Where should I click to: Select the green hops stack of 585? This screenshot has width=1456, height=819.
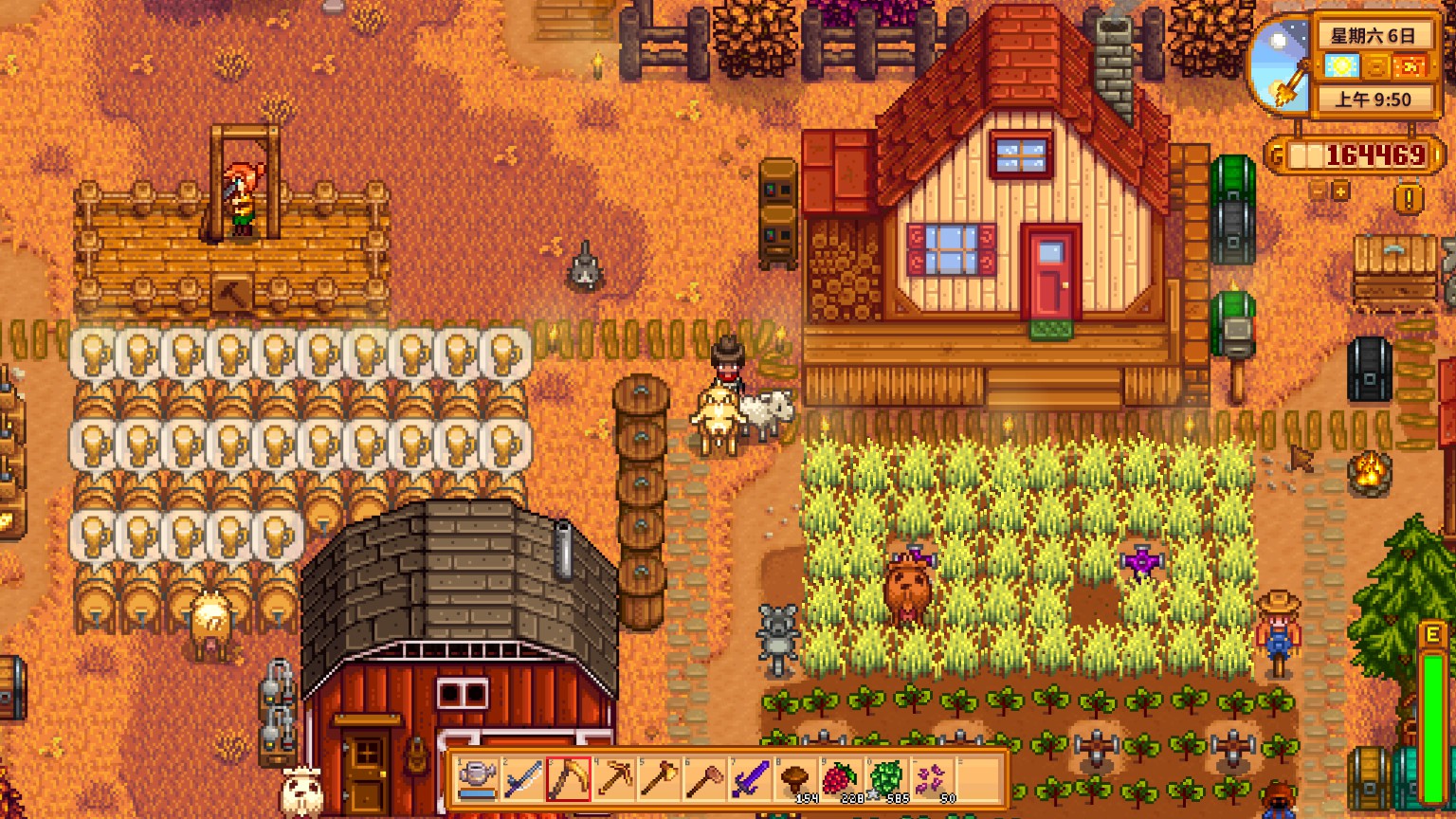tap(886, 779)
